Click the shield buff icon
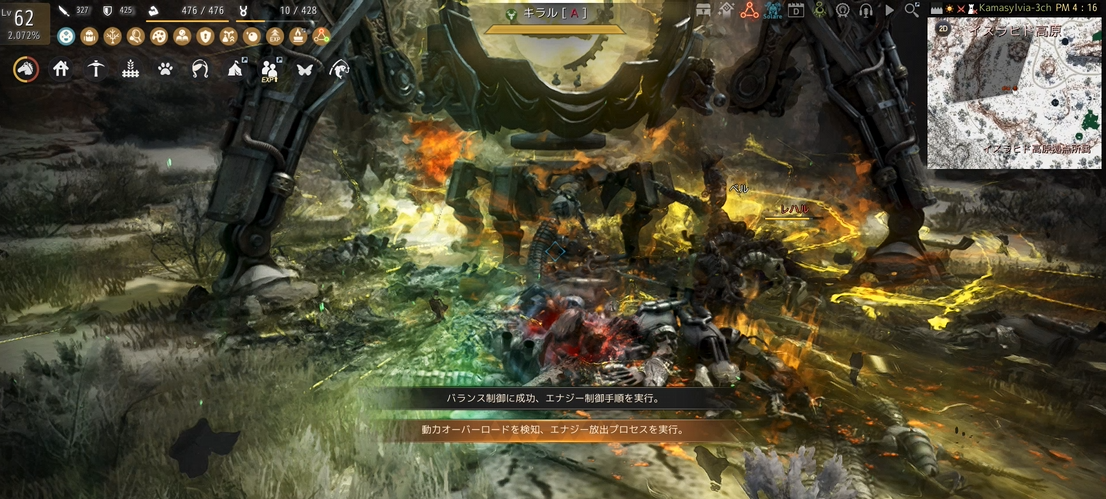 click(x=205, y=36)
